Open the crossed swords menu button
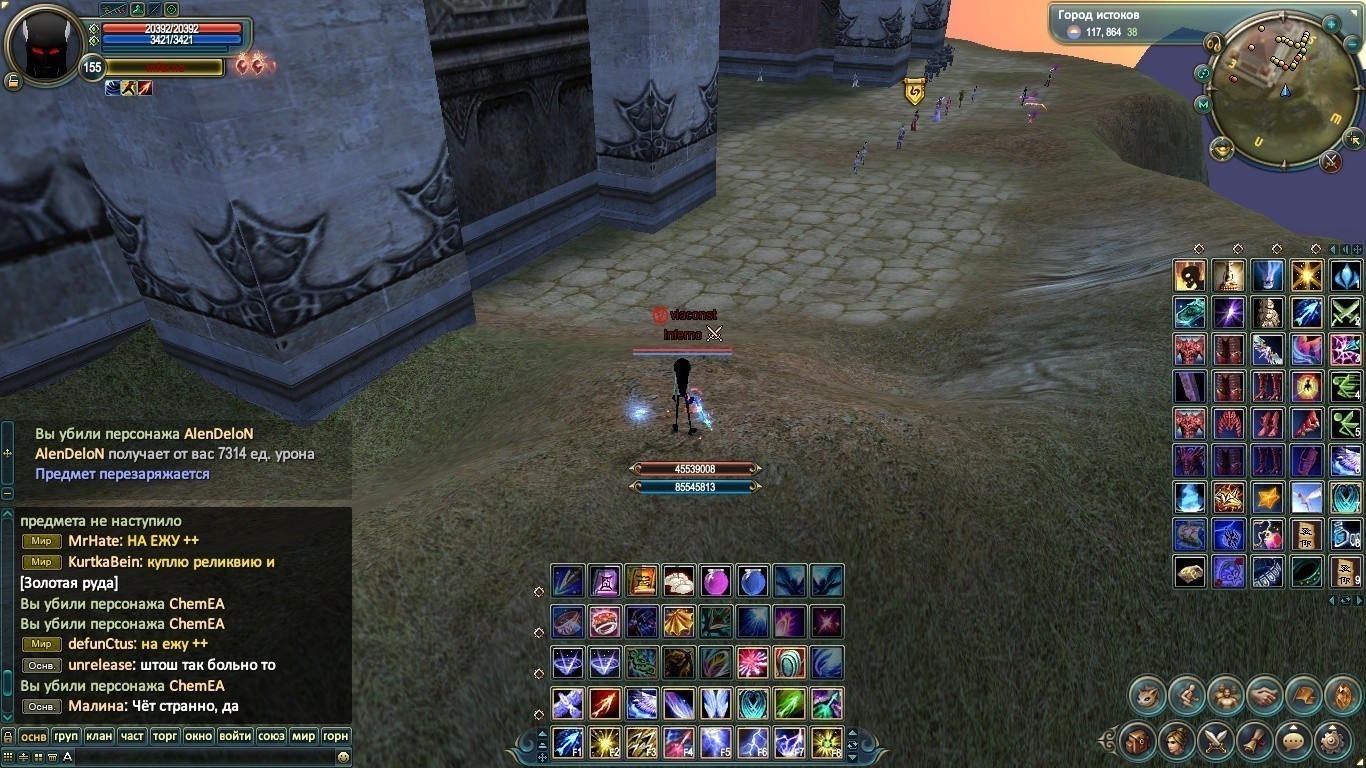1366x768 pixels. point(1216,741)
